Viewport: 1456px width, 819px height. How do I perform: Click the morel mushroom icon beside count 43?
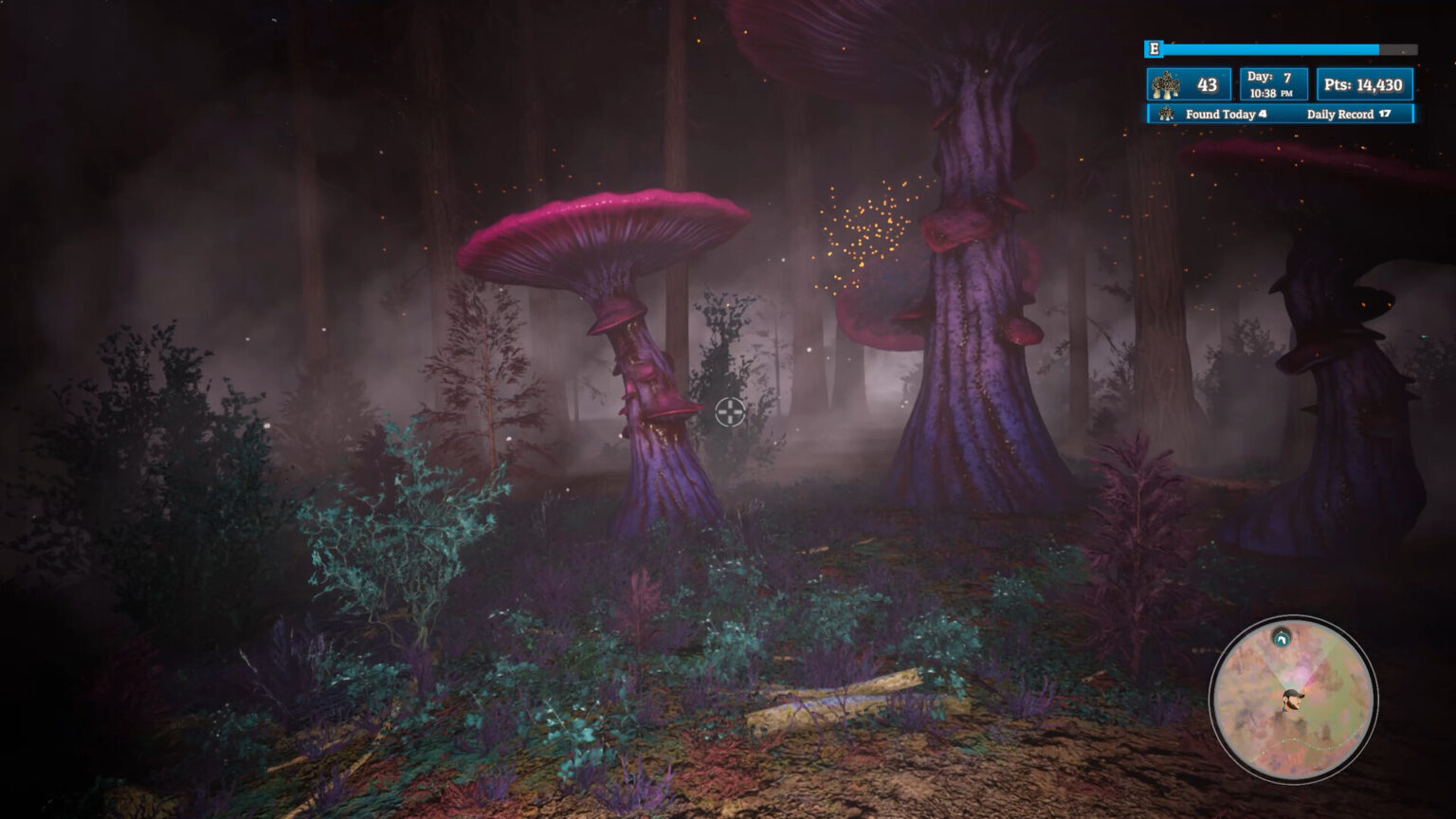[x=1166, y=83]
